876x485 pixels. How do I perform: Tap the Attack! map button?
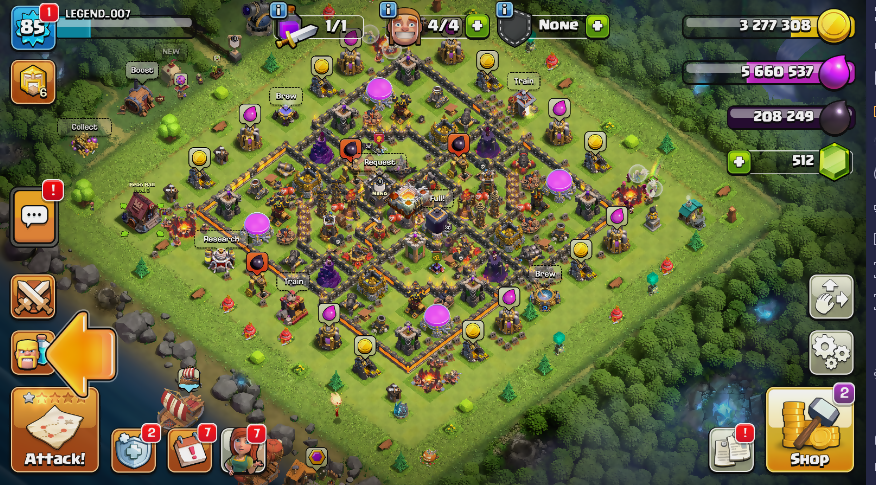[x=55, y=430]
